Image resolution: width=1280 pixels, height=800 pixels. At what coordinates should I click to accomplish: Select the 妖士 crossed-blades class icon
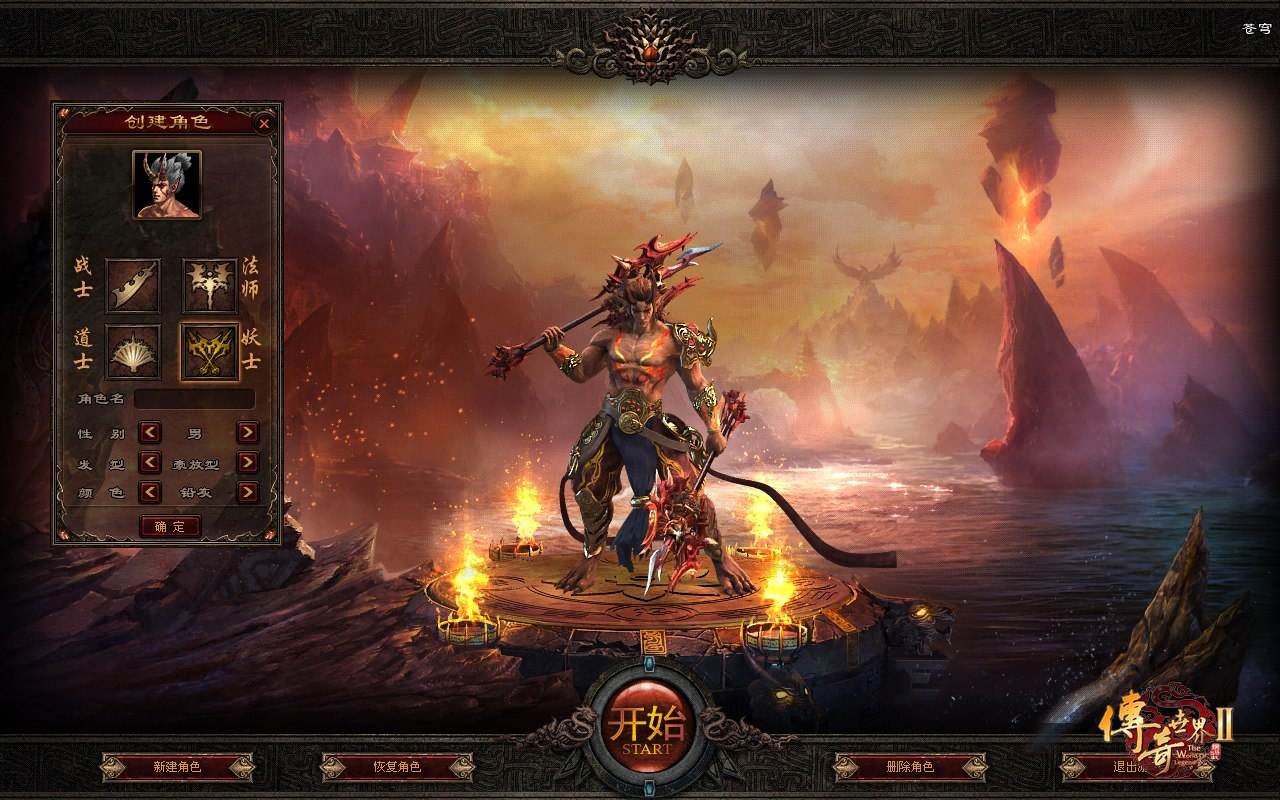click(x=210, y=352)
